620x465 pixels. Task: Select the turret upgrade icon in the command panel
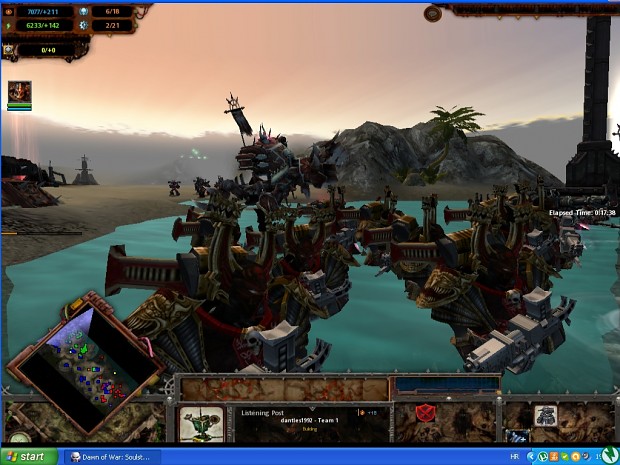click(x=546, y=415)
